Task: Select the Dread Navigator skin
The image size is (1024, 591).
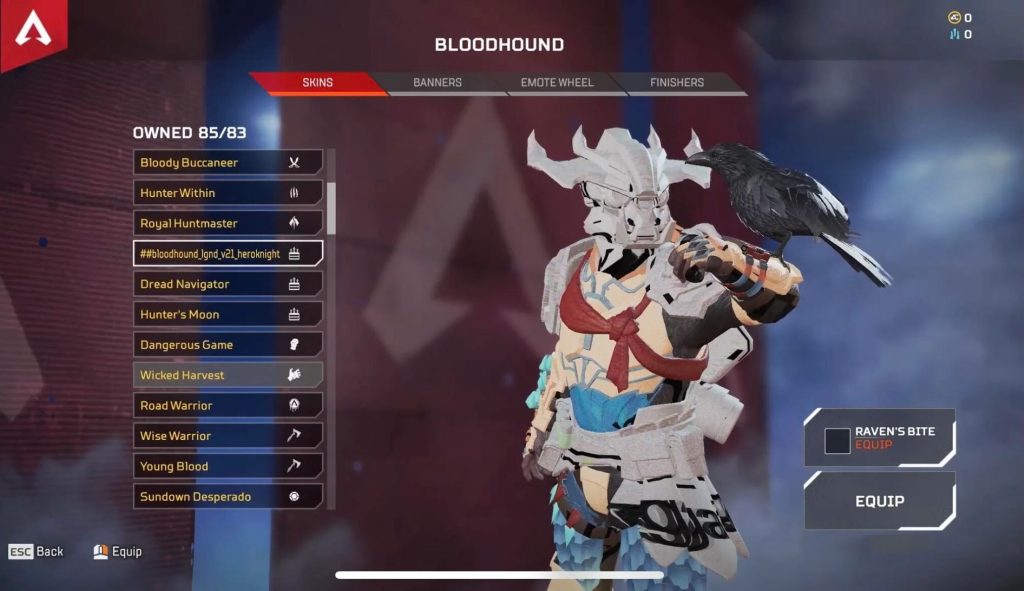Action: [228, 284]
